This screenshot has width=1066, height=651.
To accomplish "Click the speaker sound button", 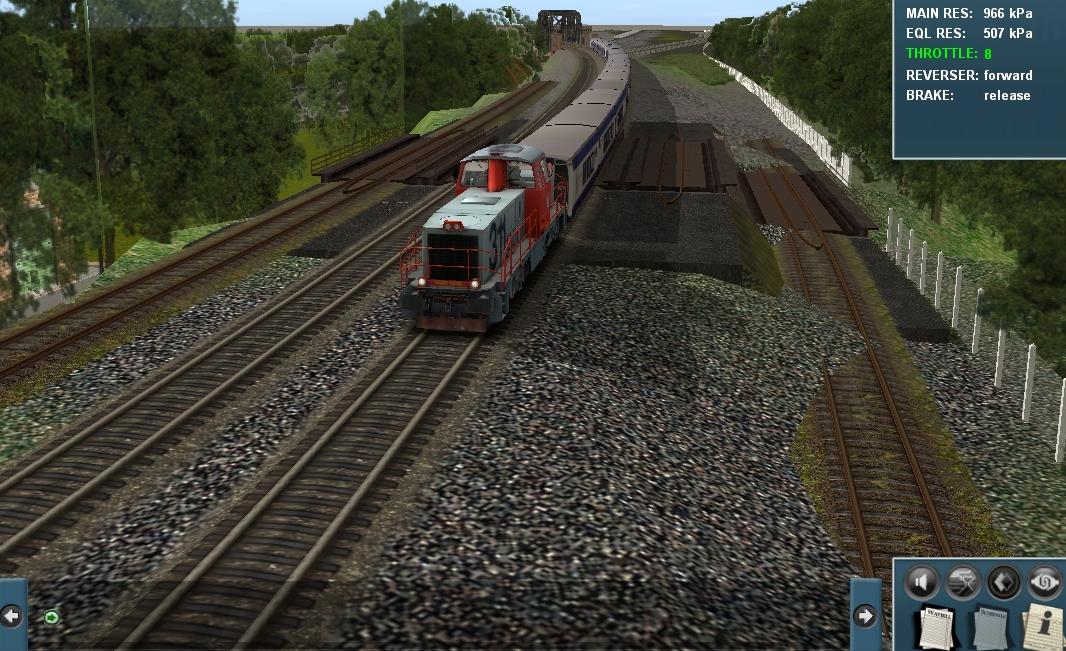I will (x=921, y=581).
